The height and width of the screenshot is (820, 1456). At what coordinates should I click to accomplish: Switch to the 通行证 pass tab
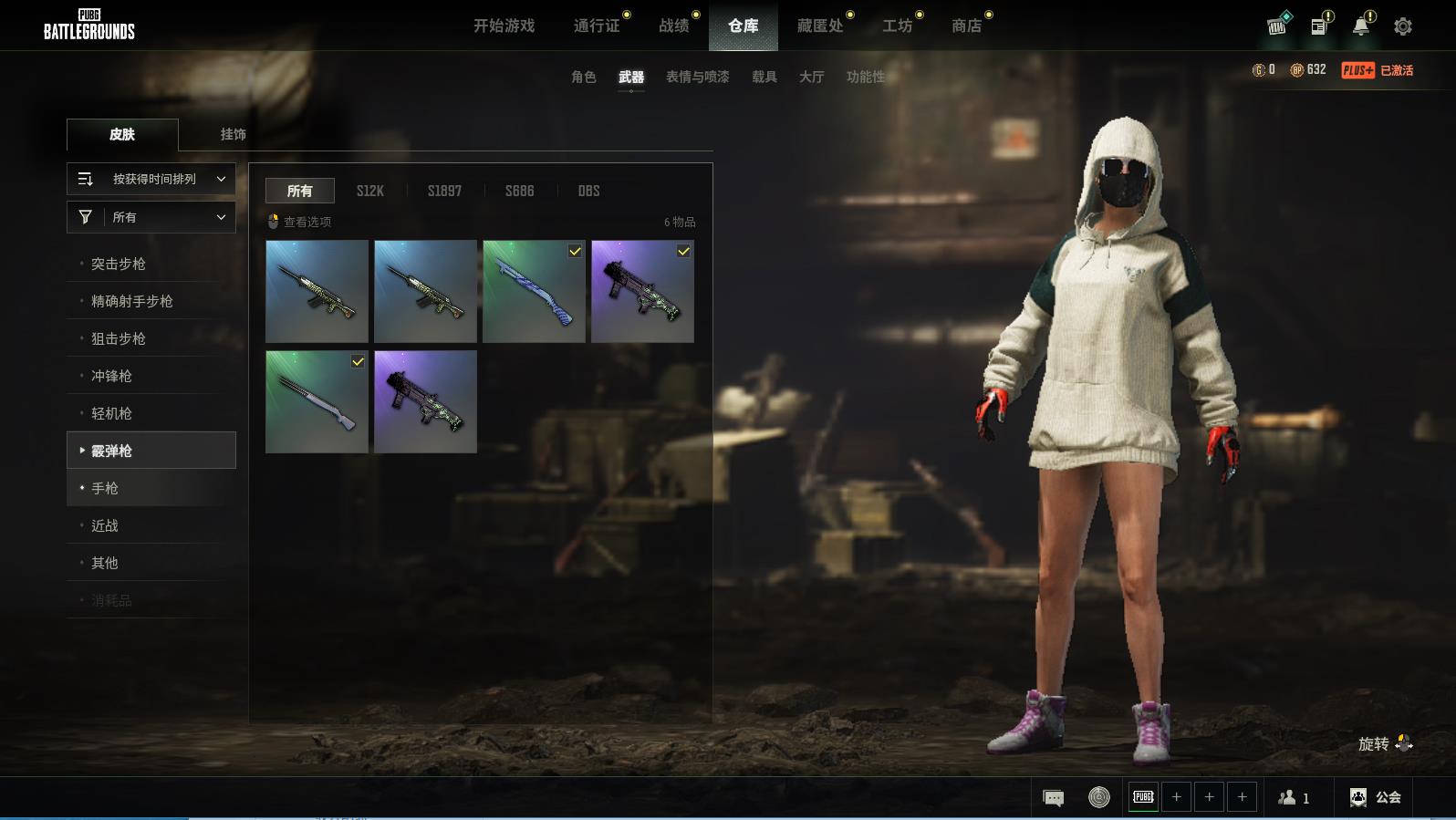point(597,26)
